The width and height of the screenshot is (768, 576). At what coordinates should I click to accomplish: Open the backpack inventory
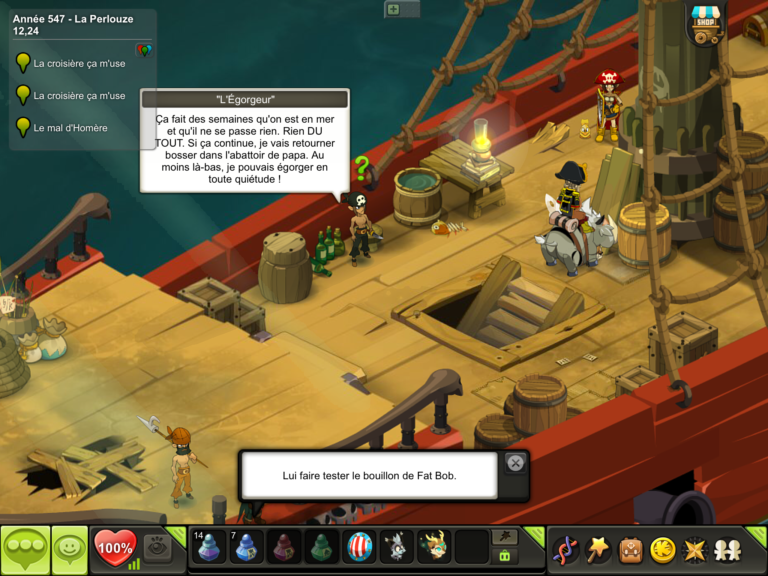(x=630, y=549)
